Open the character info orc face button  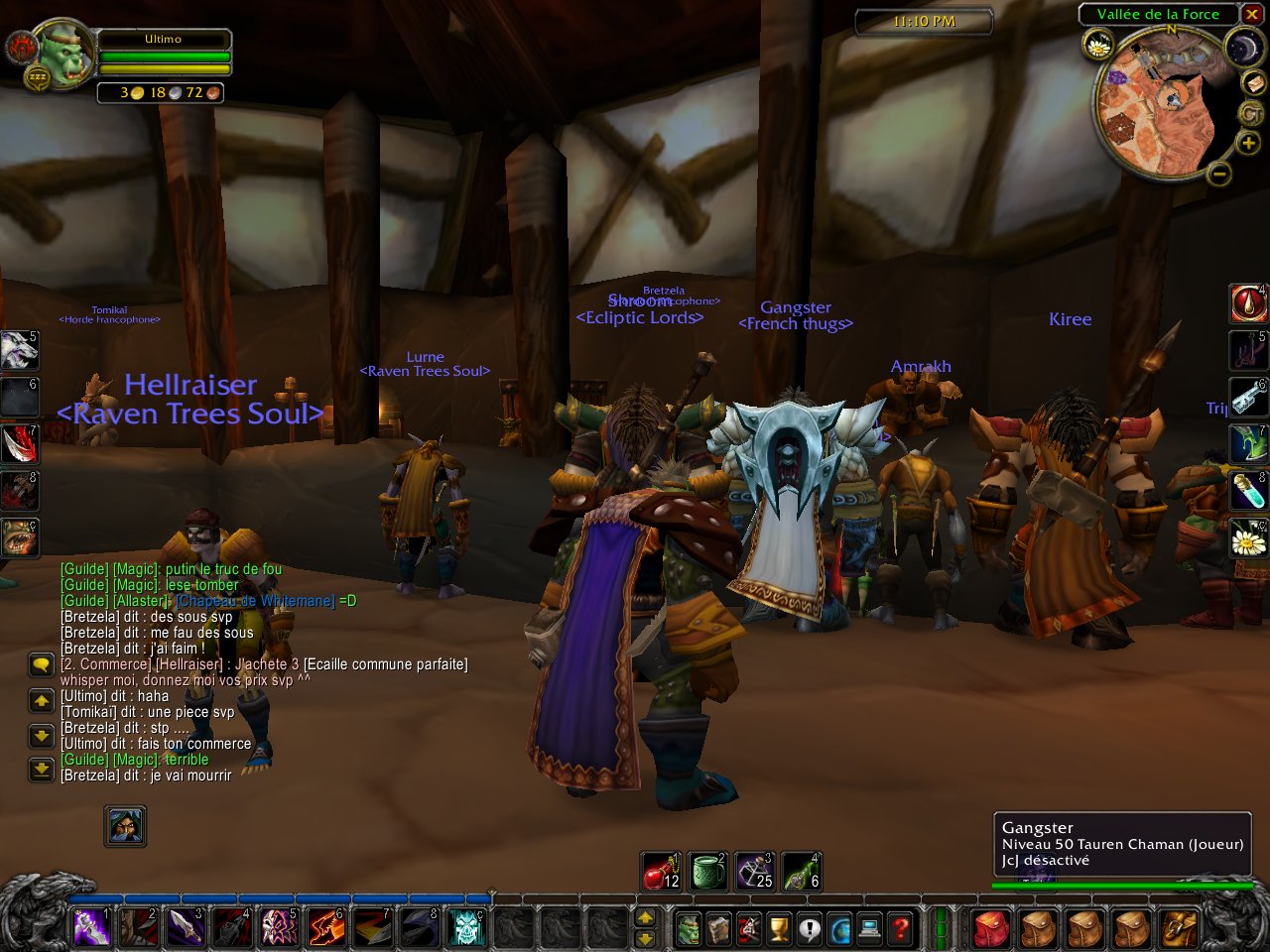tap(688, 929)
